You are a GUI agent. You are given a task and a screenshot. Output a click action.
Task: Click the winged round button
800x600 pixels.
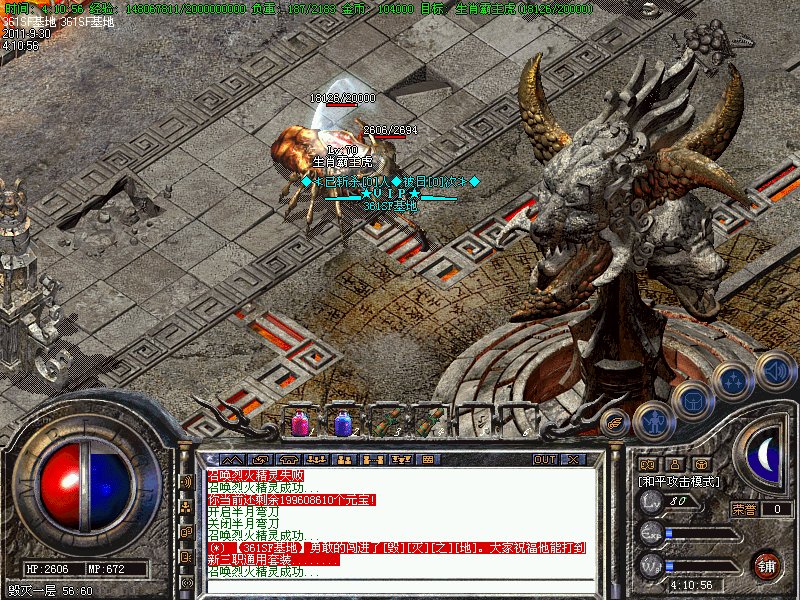coord(614,423)
